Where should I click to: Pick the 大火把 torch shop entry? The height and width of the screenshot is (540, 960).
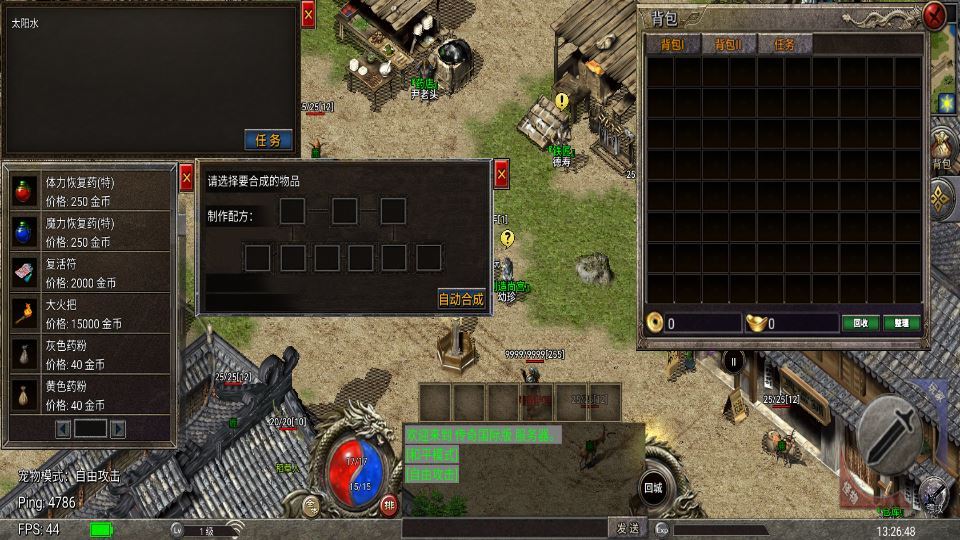coord(90,315)
